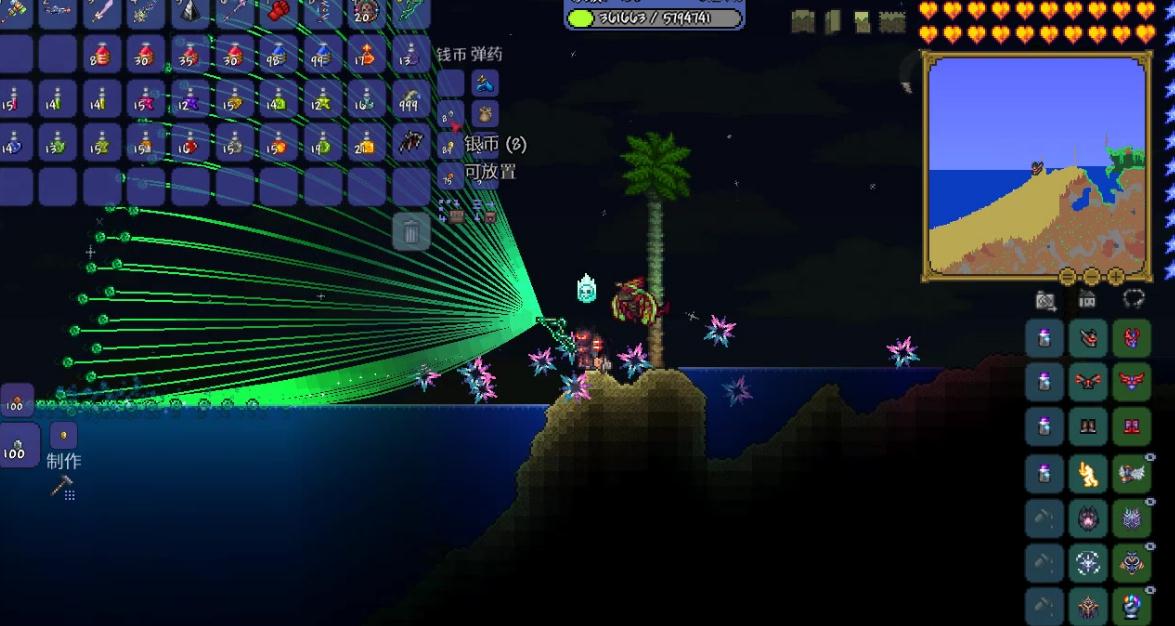The height and width of the screenshot is (626, 1175).
Task: Click the quick stack to chests button
Action: click(452, 211)
